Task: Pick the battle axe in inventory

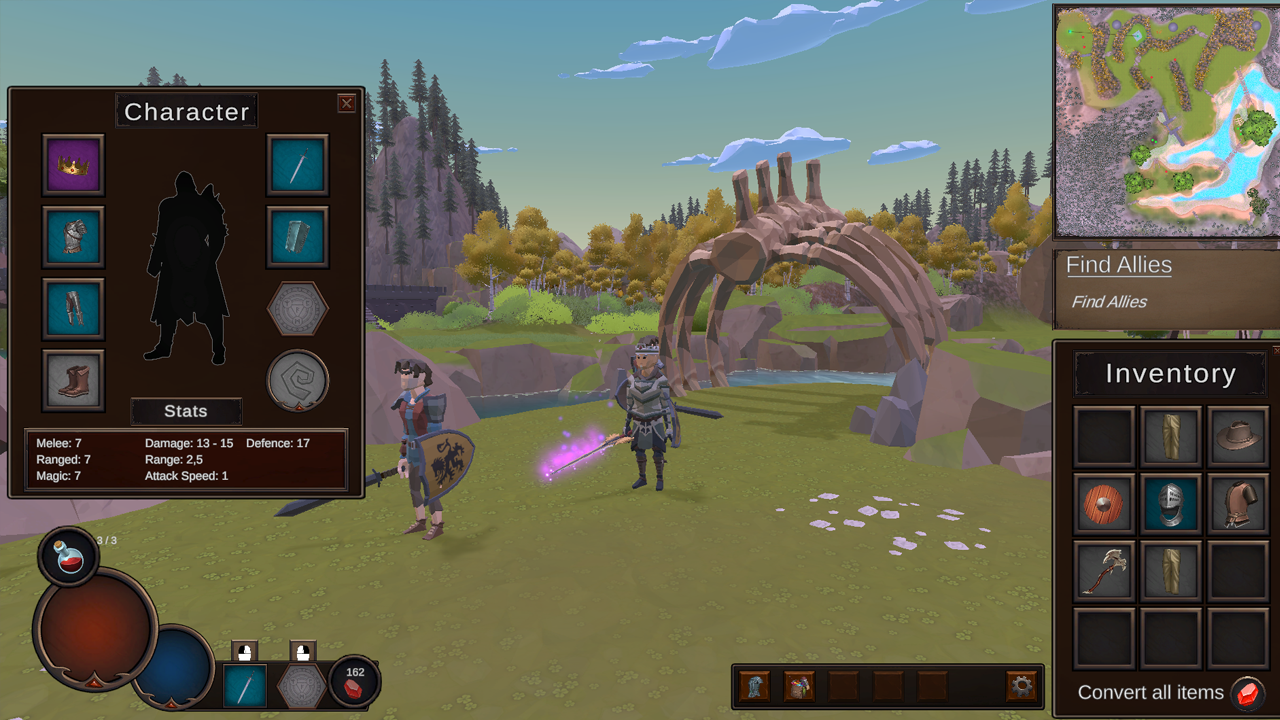Action: point(1104,570)
